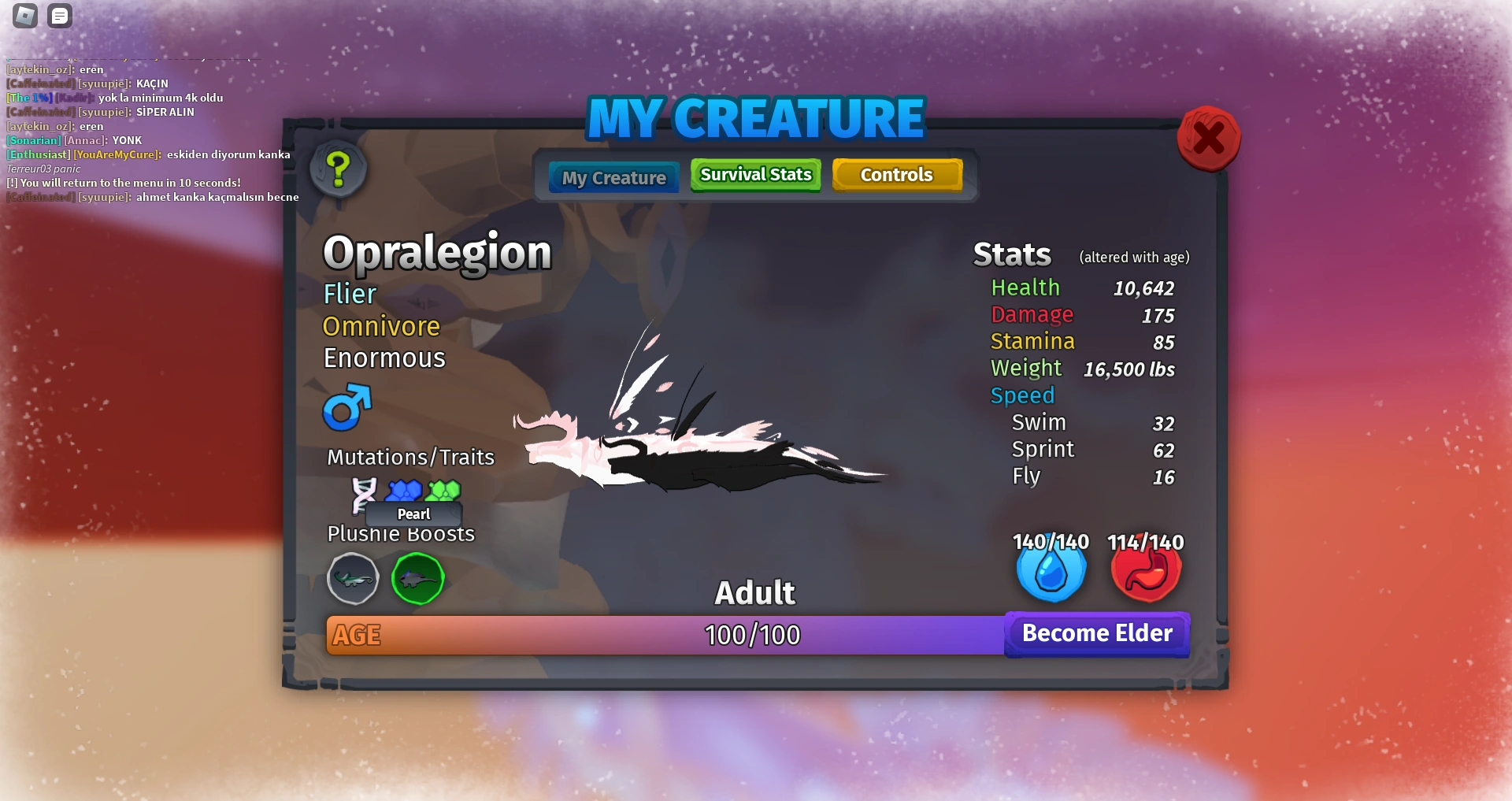The height and width of the screenshot is (801, 1512).
Task: Expand the Plushie Boosts section
Action: point(401,533)
